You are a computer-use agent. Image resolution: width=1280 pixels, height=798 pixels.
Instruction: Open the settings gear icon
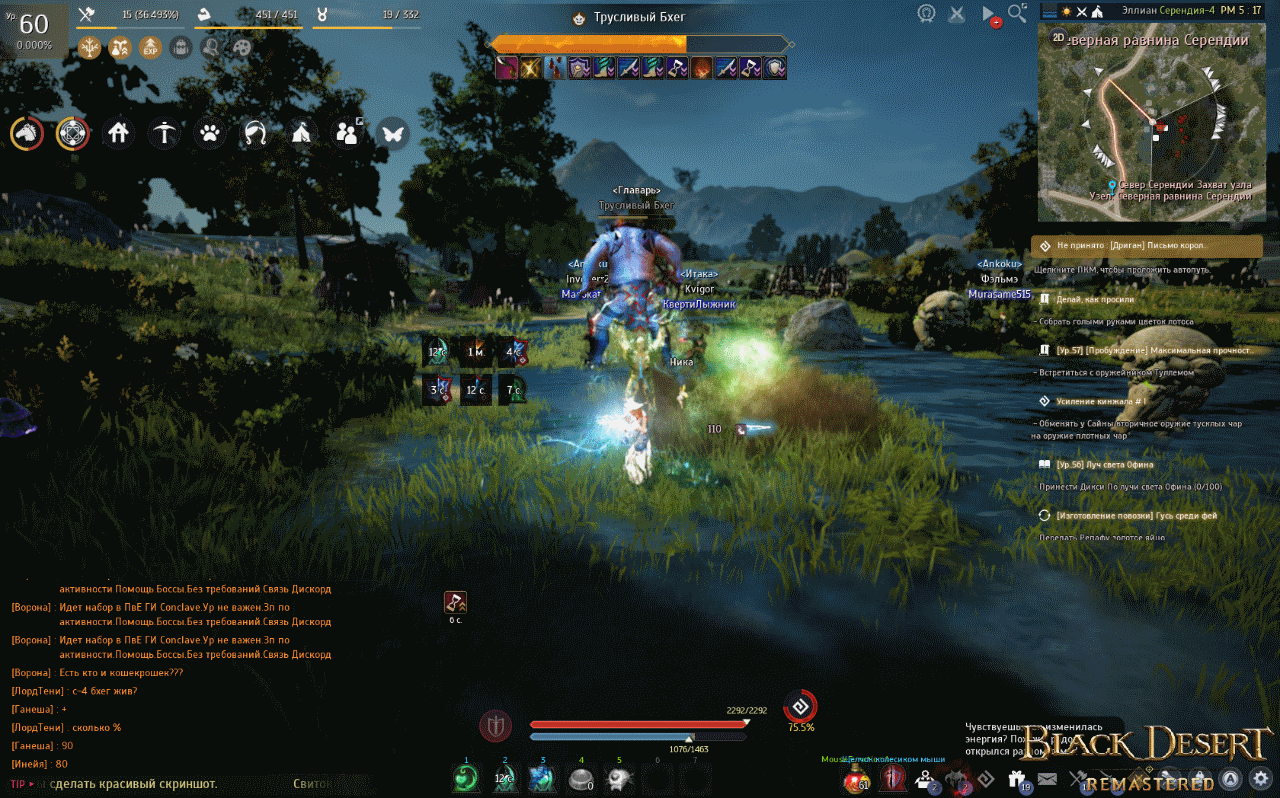coord(1260,778)
